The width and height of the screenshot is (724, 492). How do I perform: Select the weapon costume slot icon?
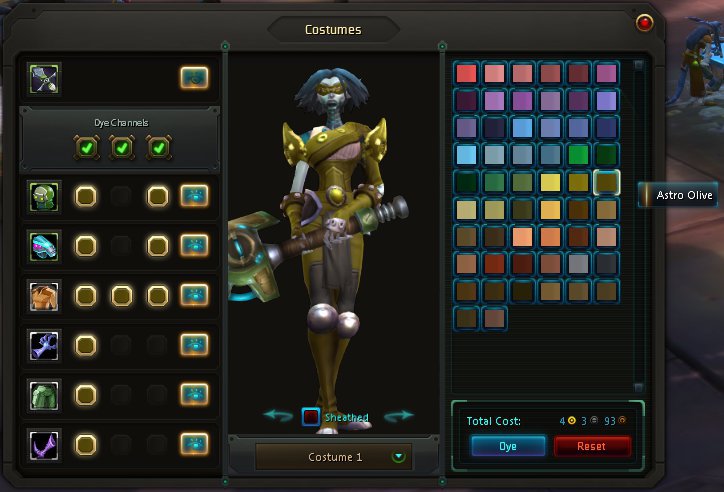click(45, 77)
